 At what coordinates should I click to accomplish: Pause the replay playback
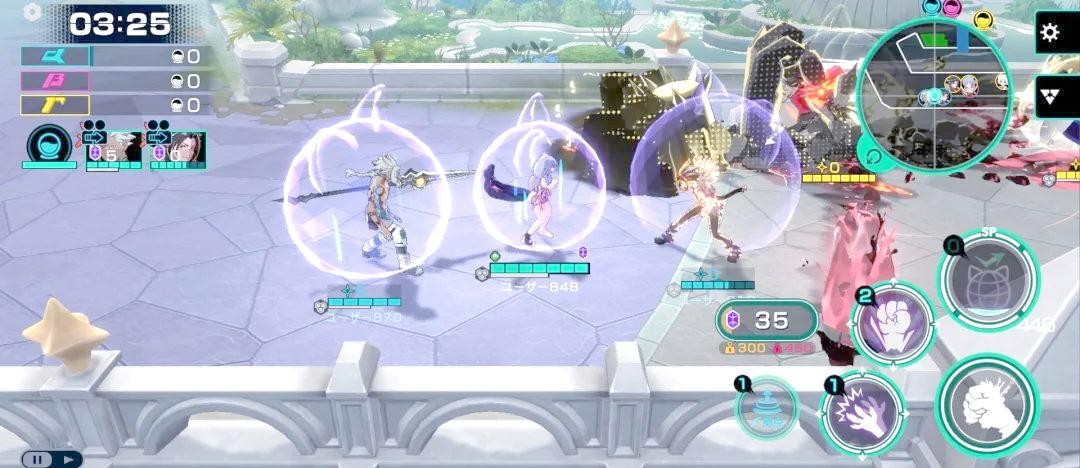[x=38, y=459]
